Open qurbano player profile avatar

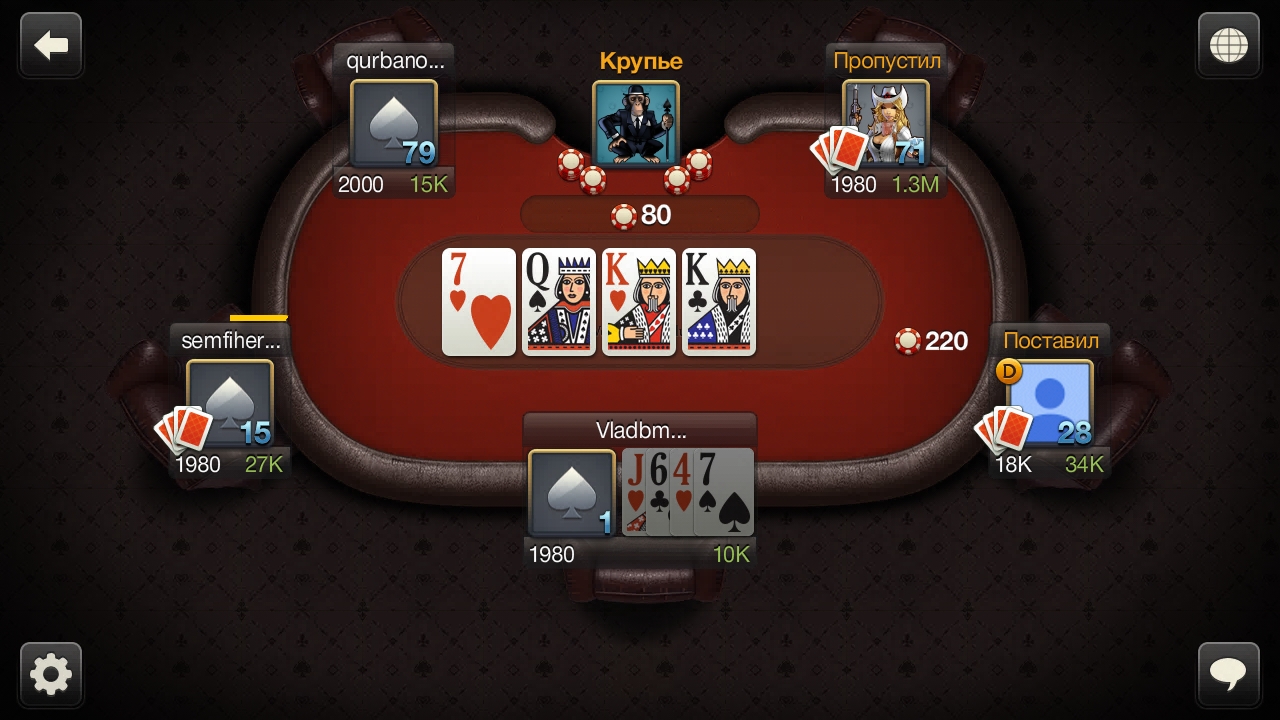394,124
